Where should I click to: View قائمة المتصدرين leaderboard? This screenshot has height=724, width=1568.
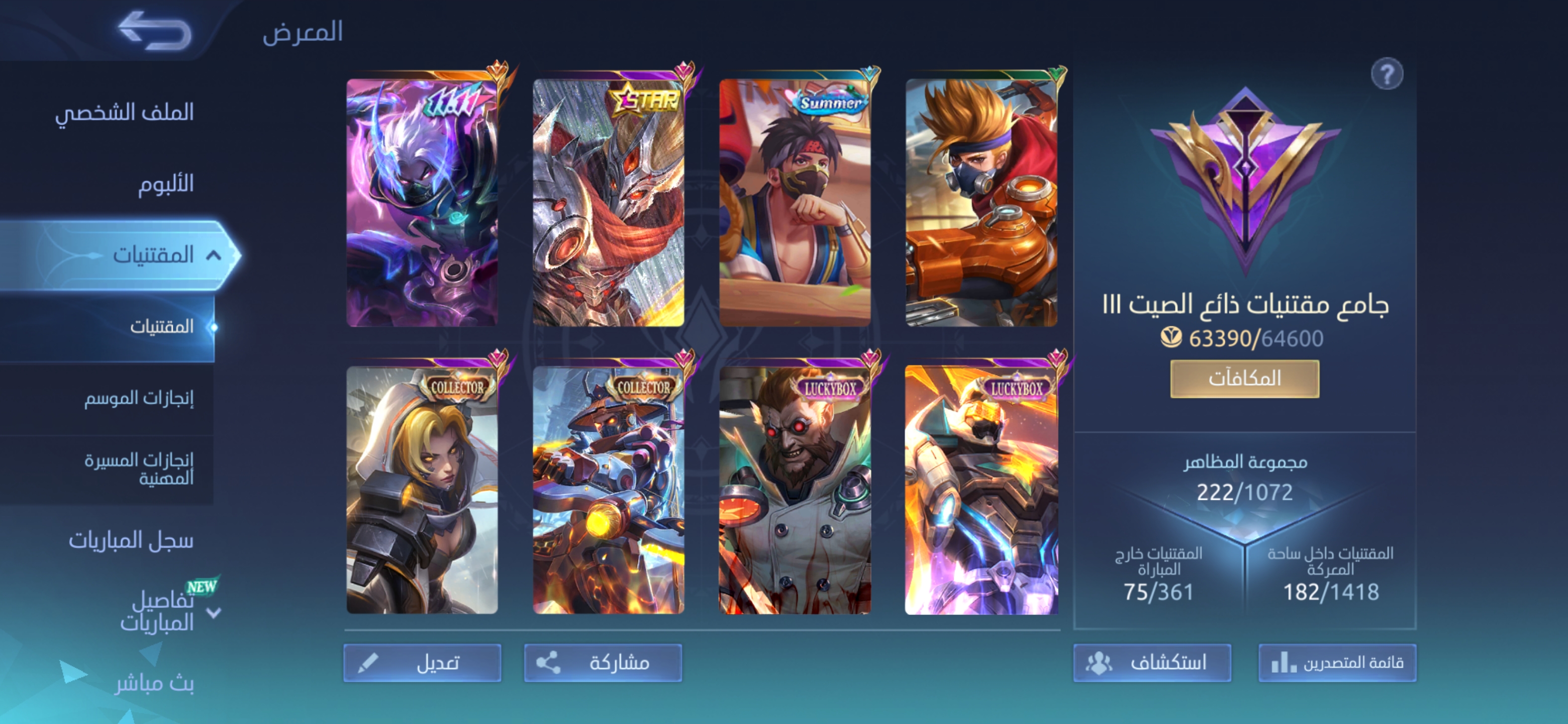coord(1337,663)
